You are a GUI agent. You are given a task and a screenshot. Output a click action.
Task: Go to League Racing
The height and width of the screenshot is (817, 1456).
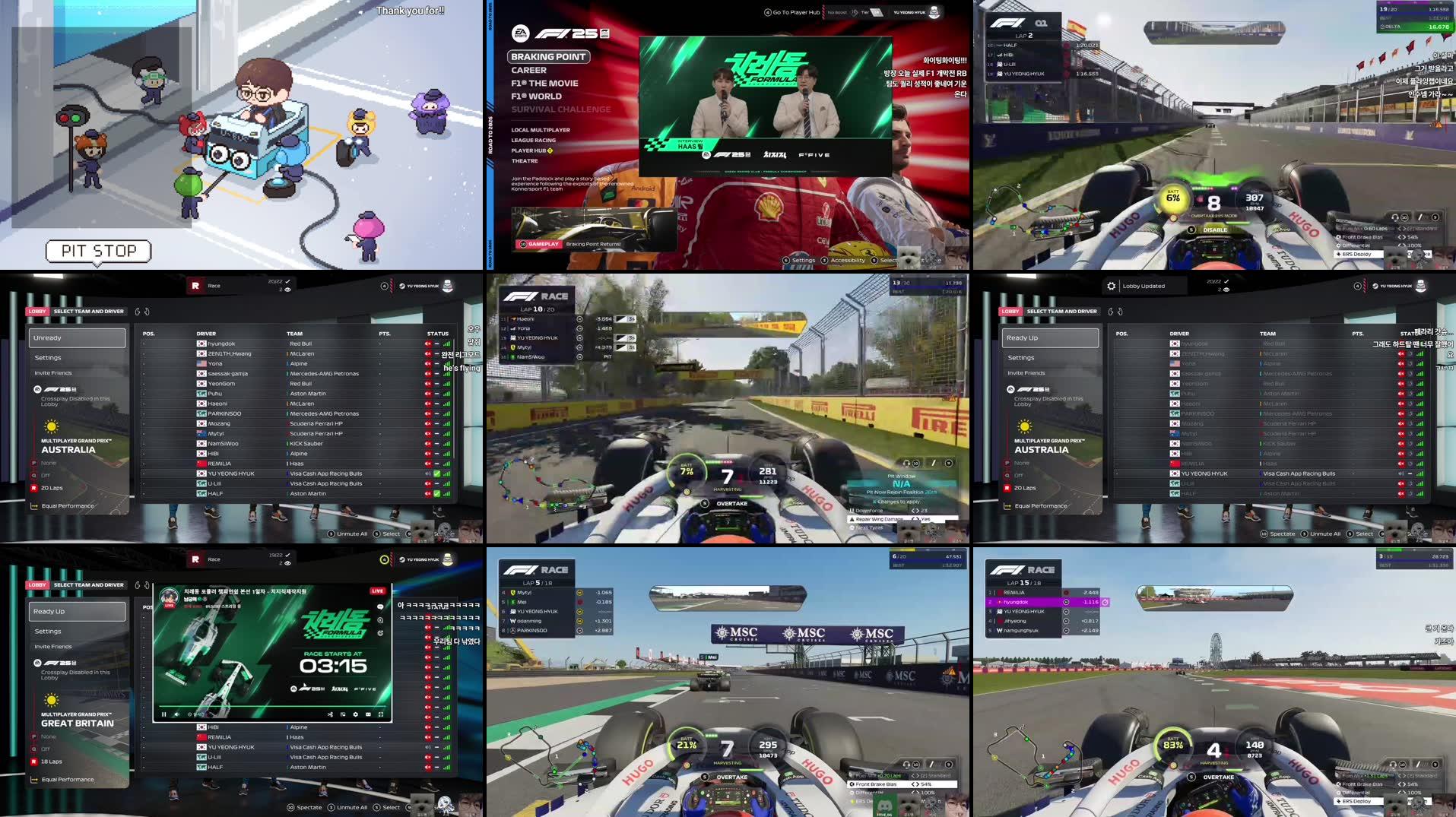click(x=533, y=140)
